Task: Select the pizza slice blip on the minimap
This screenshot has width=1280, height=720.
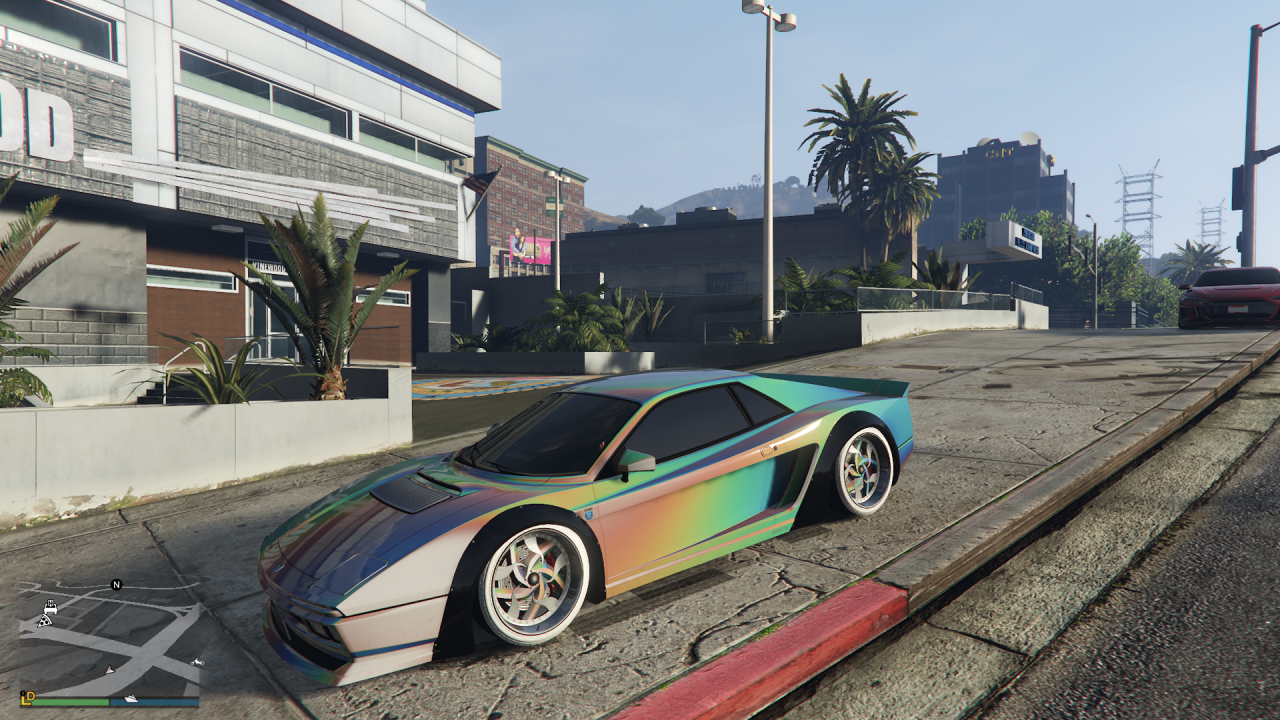Action: coord(43,621)
